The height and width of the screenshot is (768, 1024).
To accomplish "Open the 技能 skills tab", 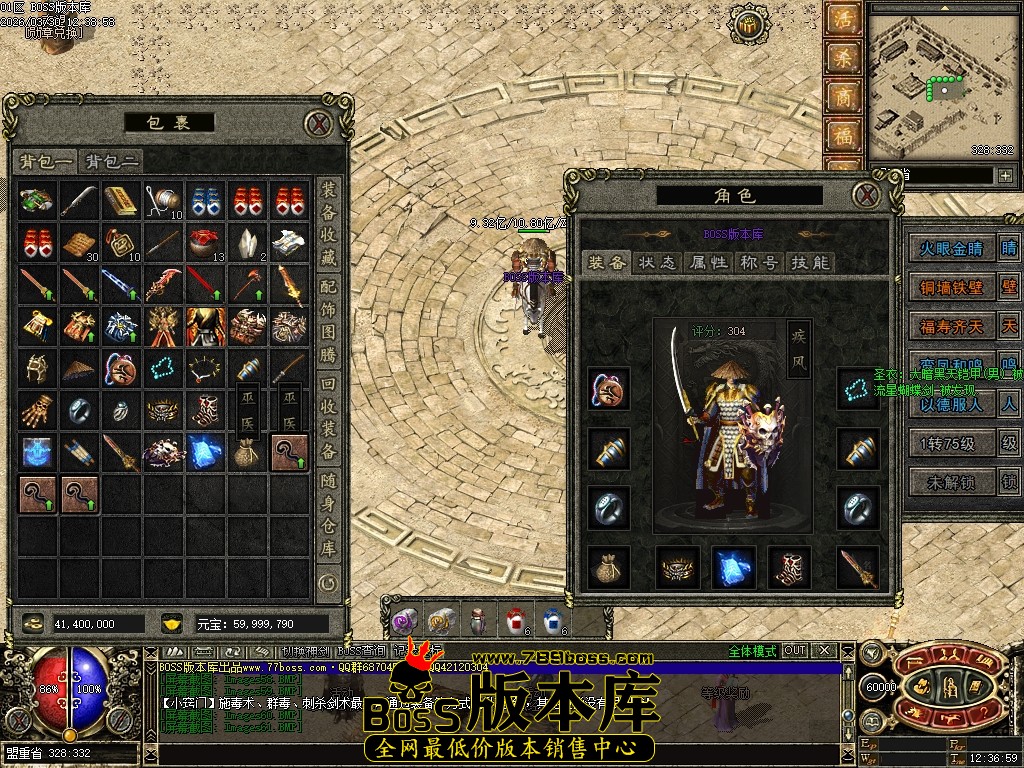I will pos(808,262).
